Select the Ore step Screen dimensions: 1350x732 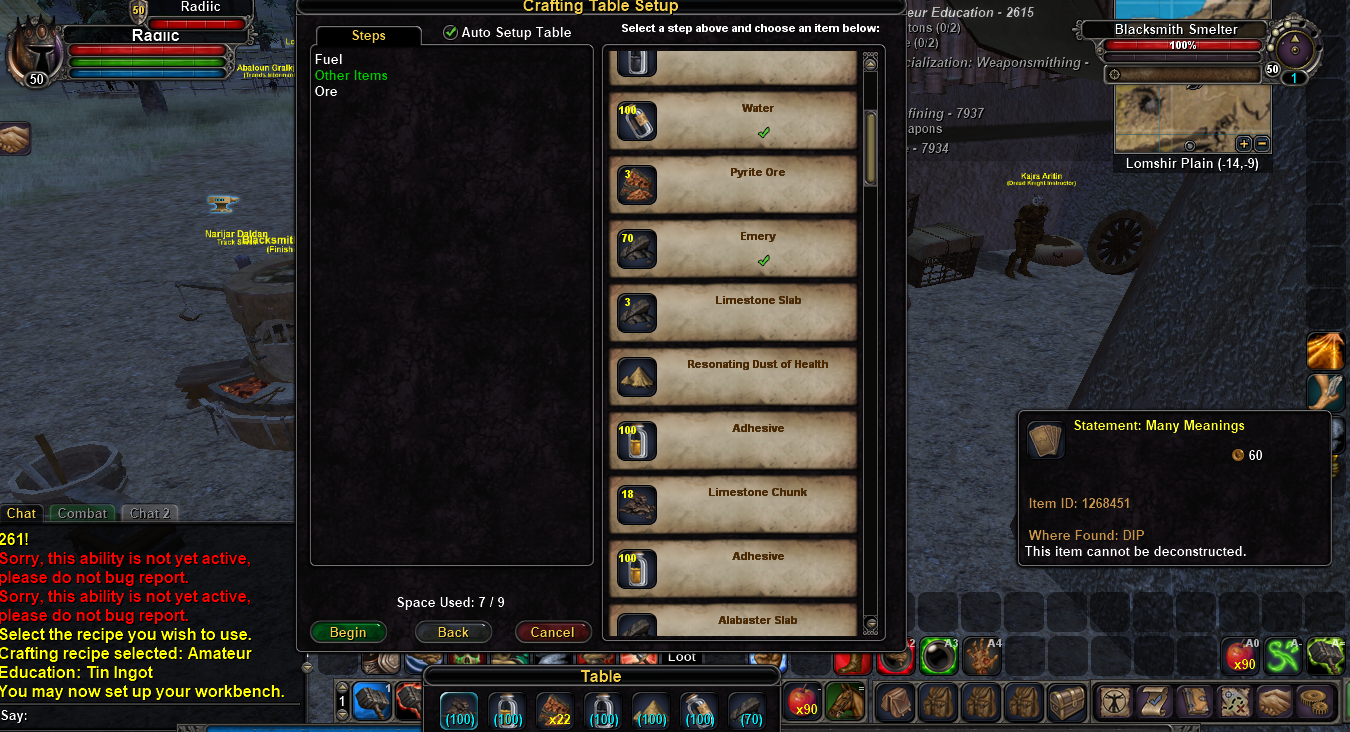(x=326, y=92)
